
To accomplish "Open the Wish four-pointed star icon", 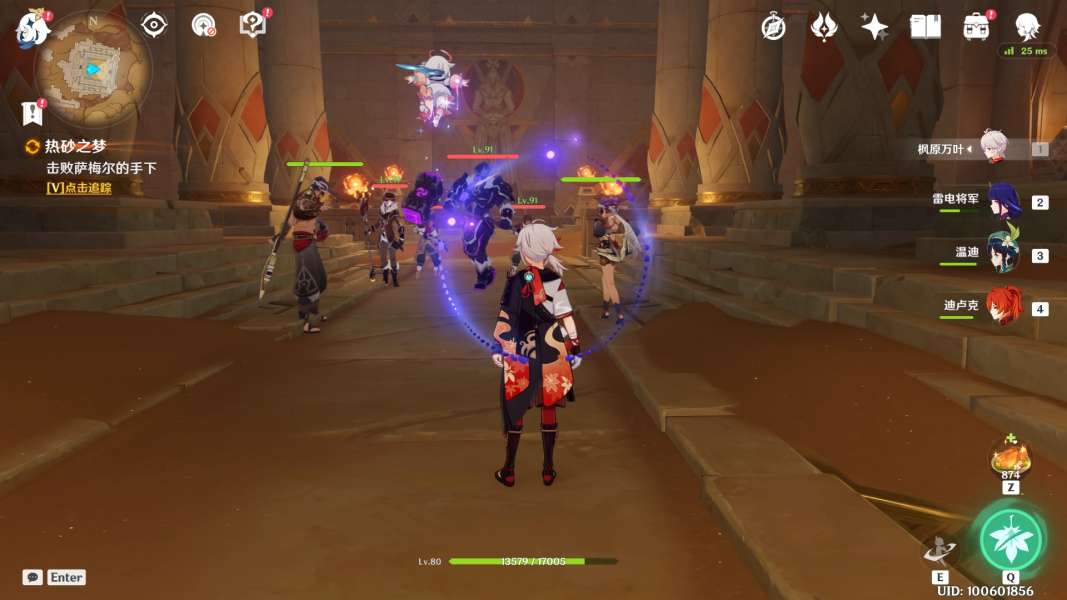I will coord(875,27).
